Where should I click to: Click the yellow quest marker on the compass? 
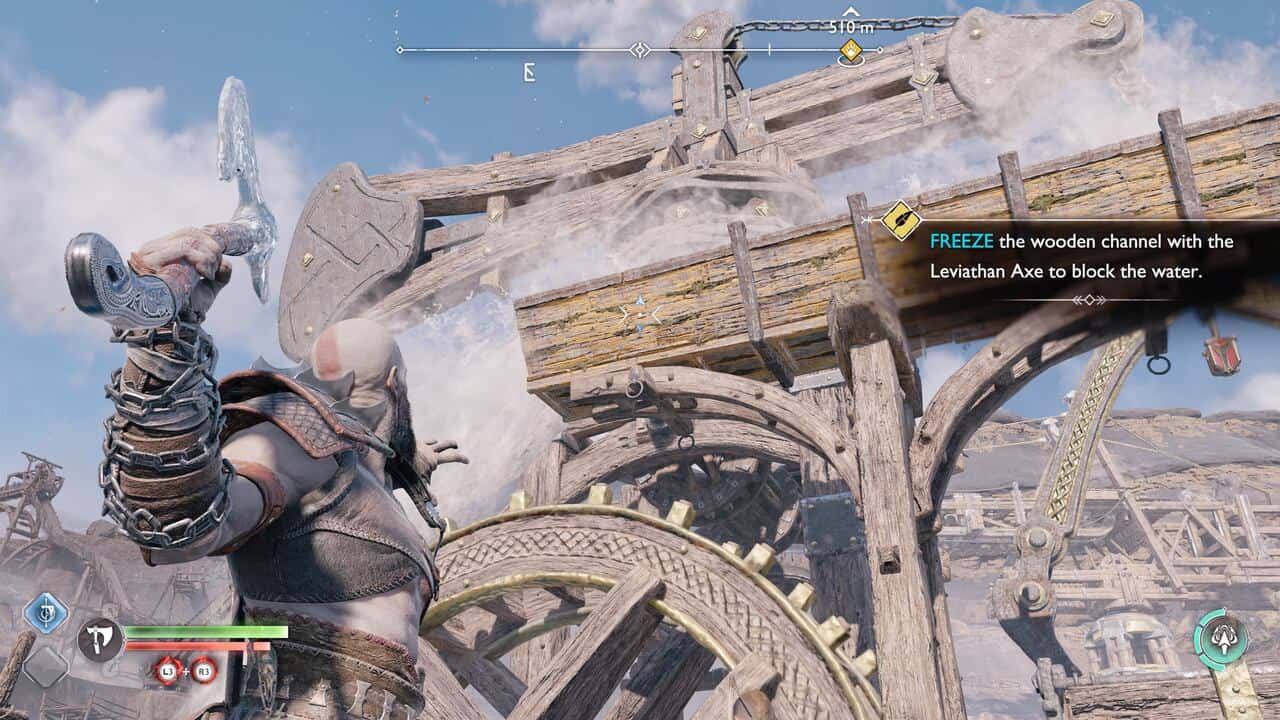coord(850,50)
